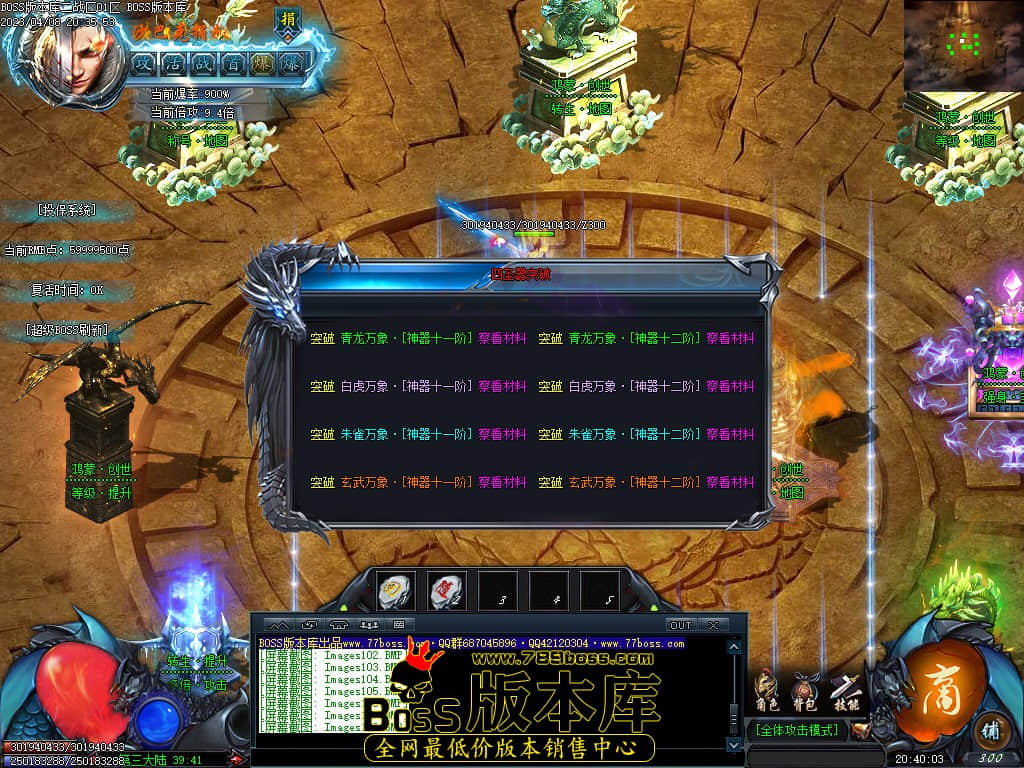The image size is (1024, 768).
Task: Click 突破 for 朱雀万象 神器十一阶
Action: click(322, 435)
